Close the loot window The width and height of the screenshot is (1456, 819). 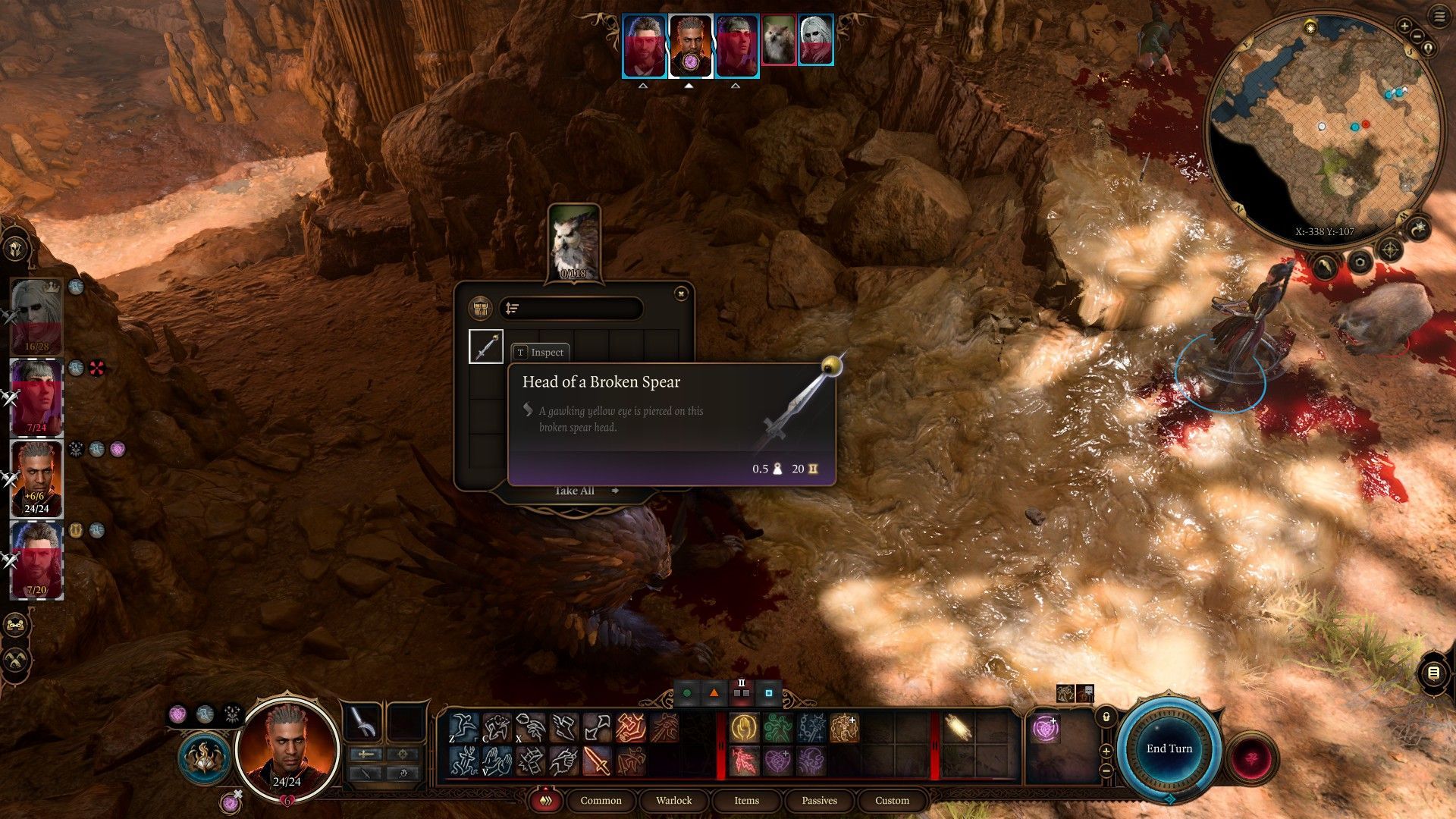pyautogui.click(x=681, y=293)
